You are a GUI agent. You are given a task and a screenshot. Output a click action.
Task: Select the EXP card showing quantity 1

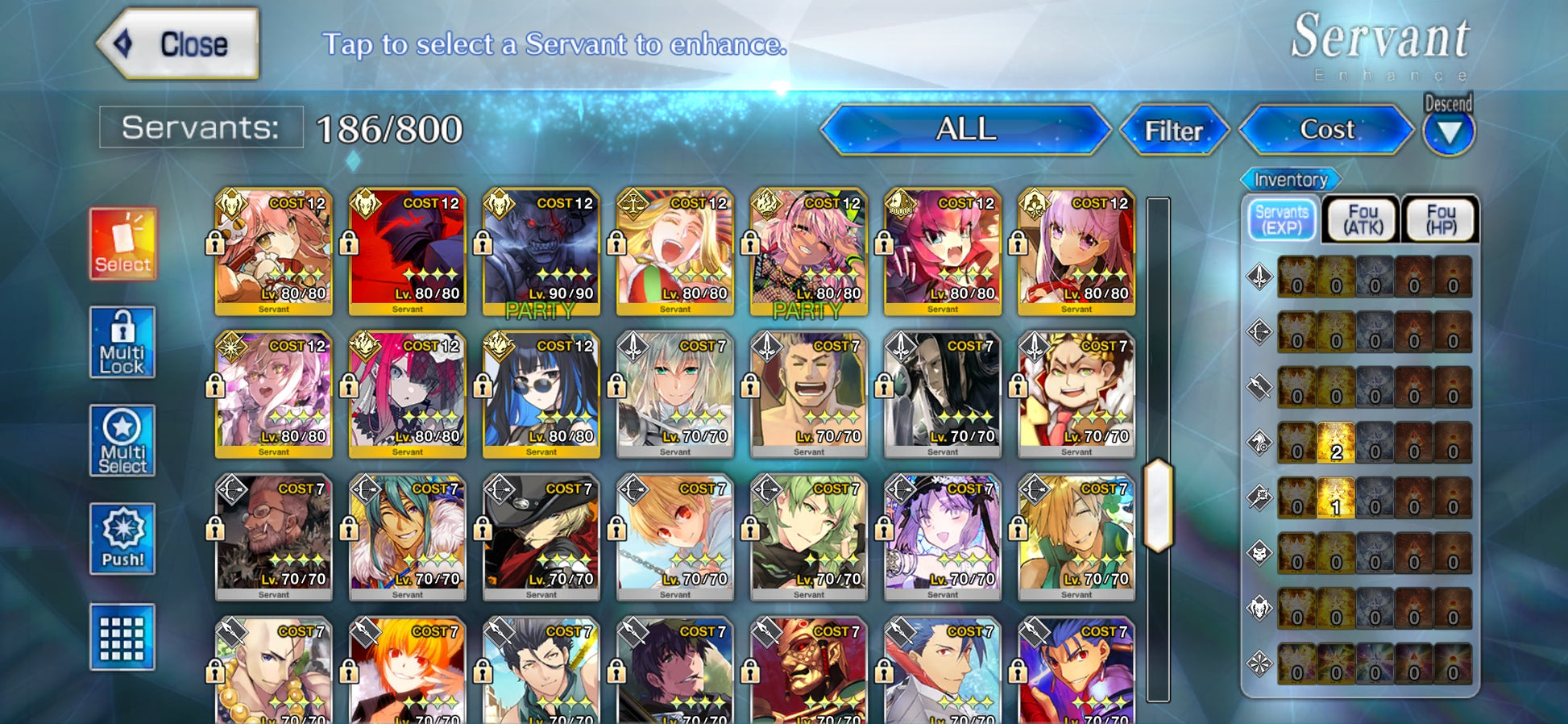coord(1336,498)
